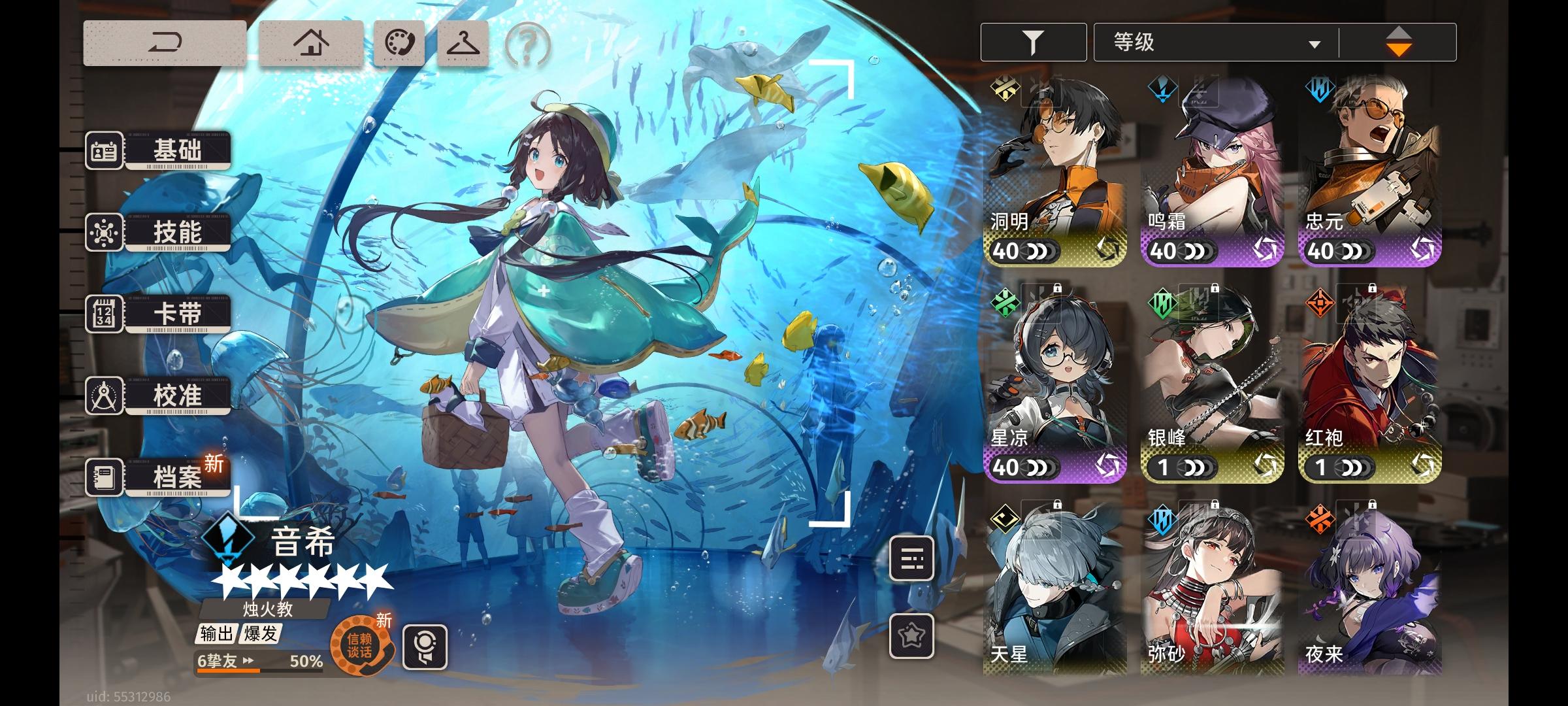Click the back return arrow icon
Screen dimensions: 1568x706
[x=165, y=42]
